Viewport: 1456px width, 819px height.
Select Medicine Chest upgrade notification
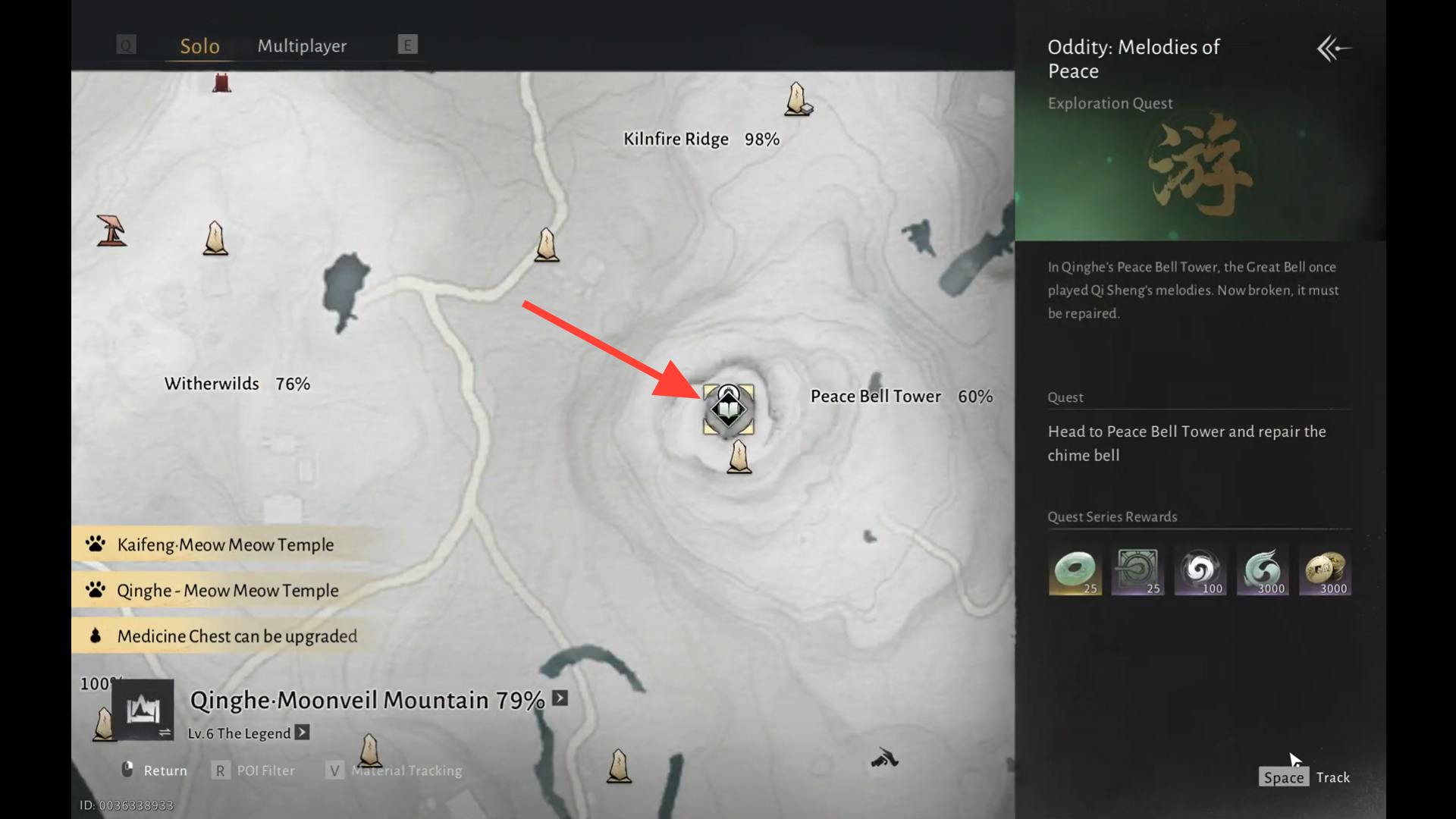236,636
